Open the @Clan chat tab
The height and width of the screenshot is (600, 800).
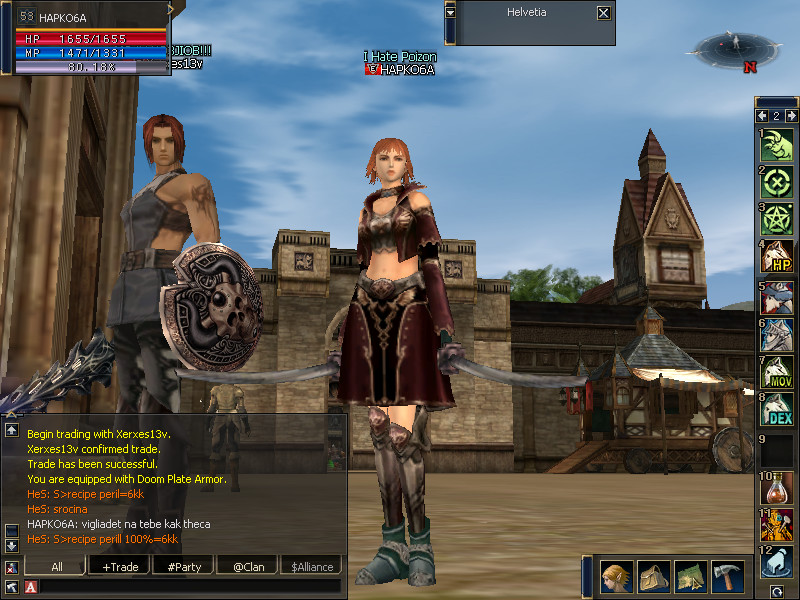tap(248, 567)
